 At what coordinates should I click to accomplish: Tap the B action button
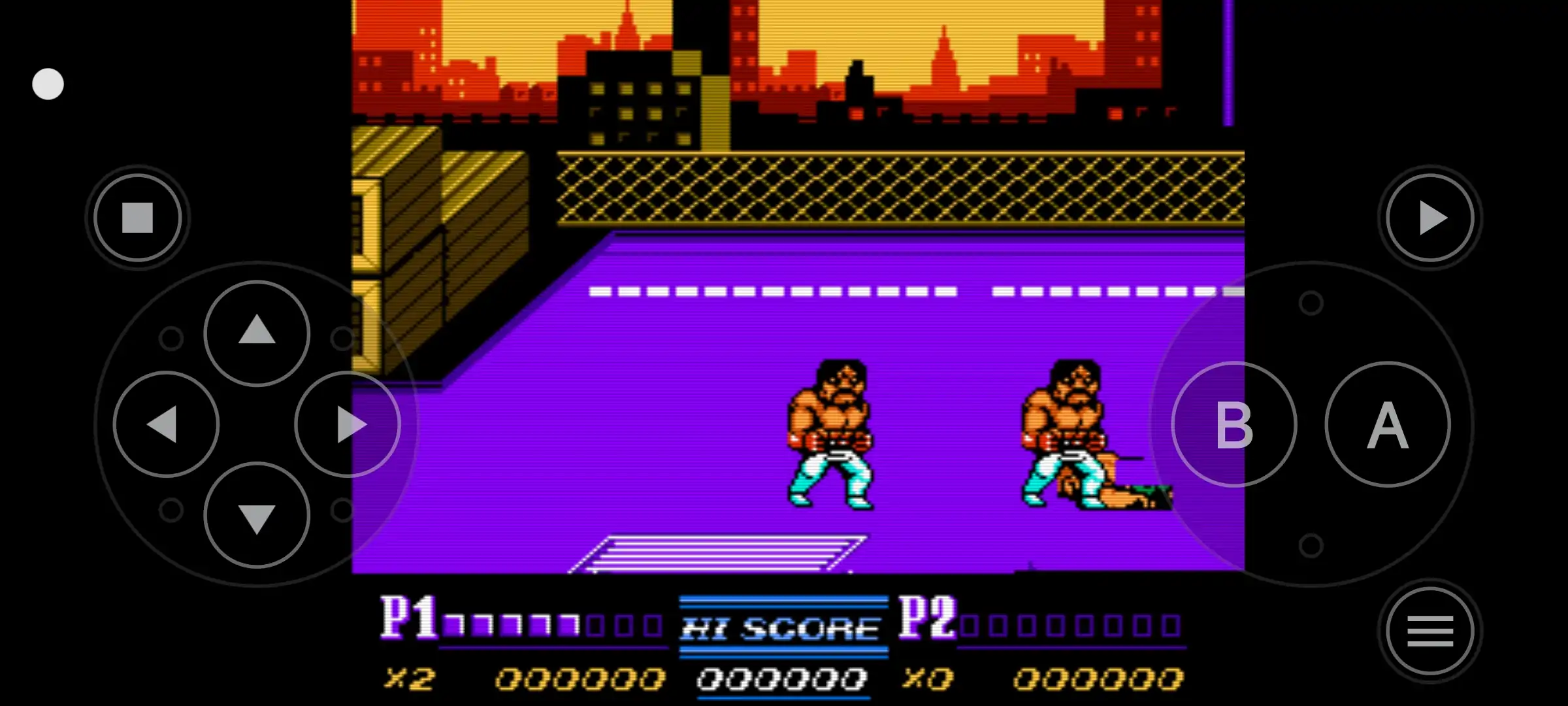(1233, 424)
